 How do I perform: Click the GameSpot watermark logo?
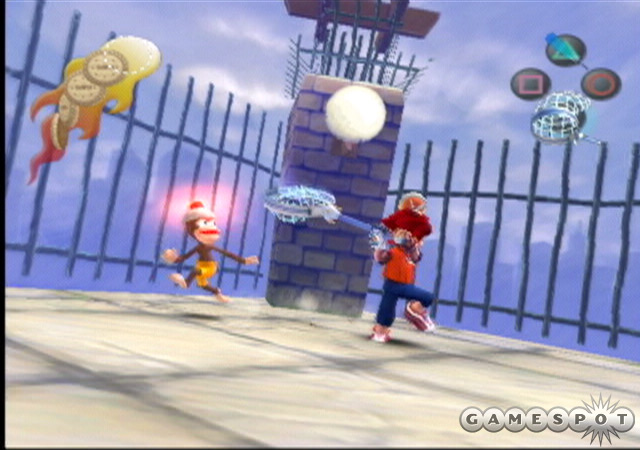tap(546, 419)
